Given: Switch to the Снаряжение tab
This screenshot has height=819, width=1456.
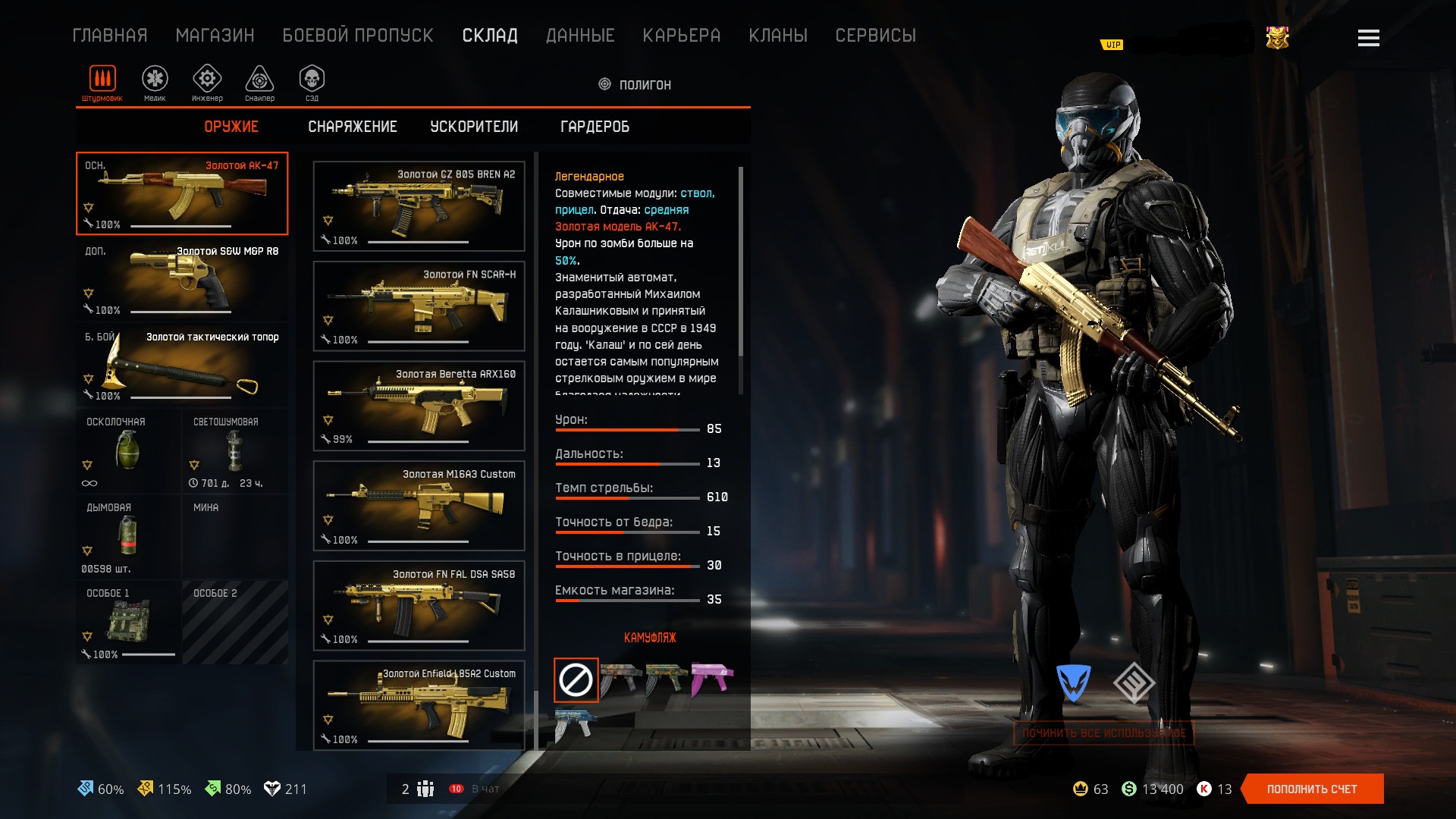Looking at the screenshot, I should [352, 127].
